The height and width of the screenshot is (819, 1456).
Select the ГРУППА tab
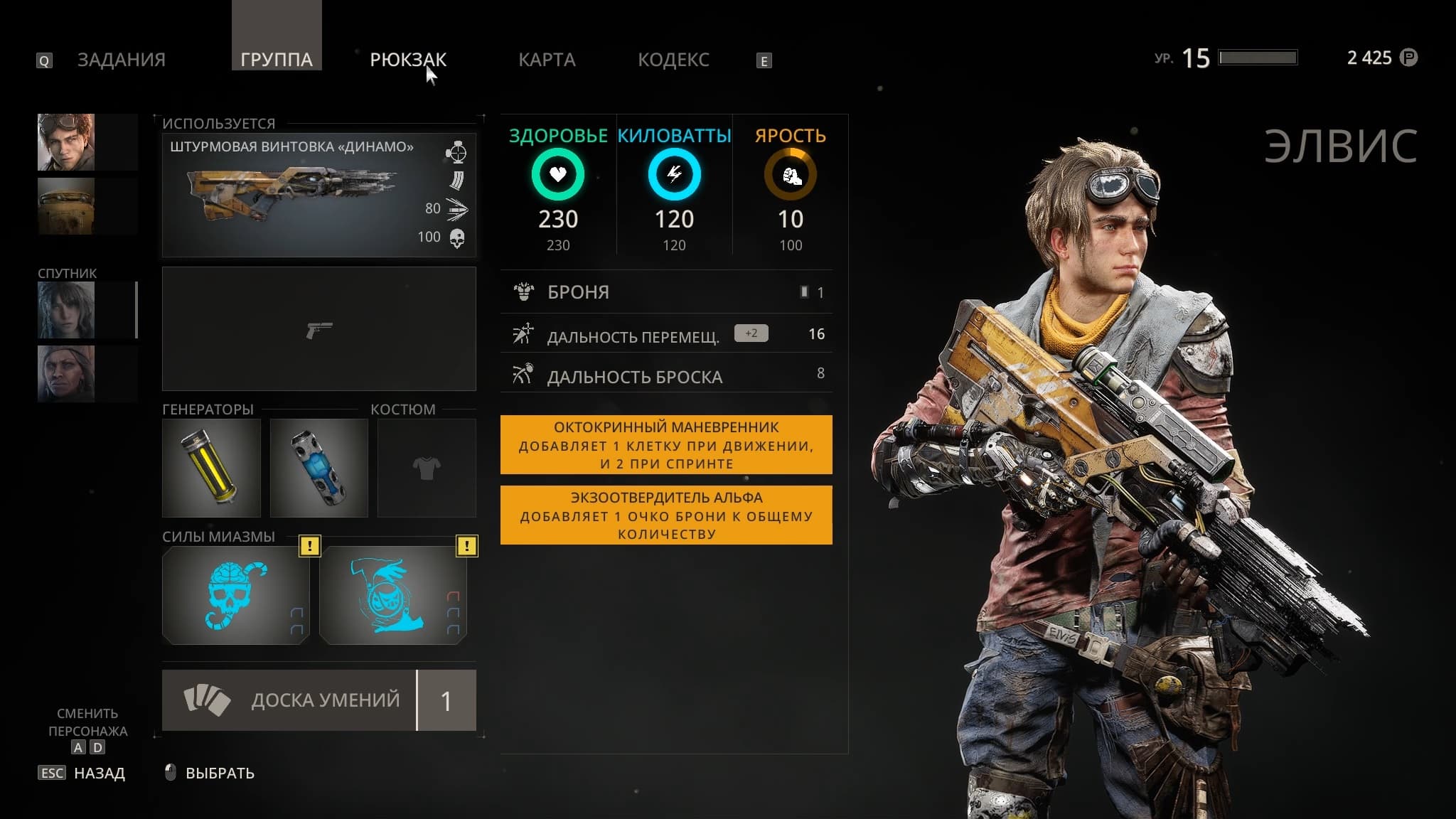tap(277, 60)
